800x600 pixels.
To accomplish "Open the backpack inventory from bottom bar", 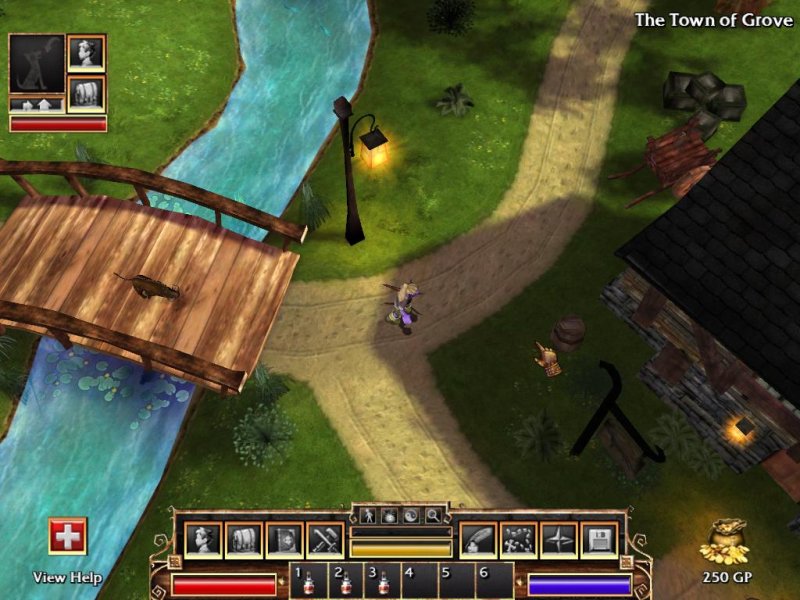I will (x=243, y=540).
